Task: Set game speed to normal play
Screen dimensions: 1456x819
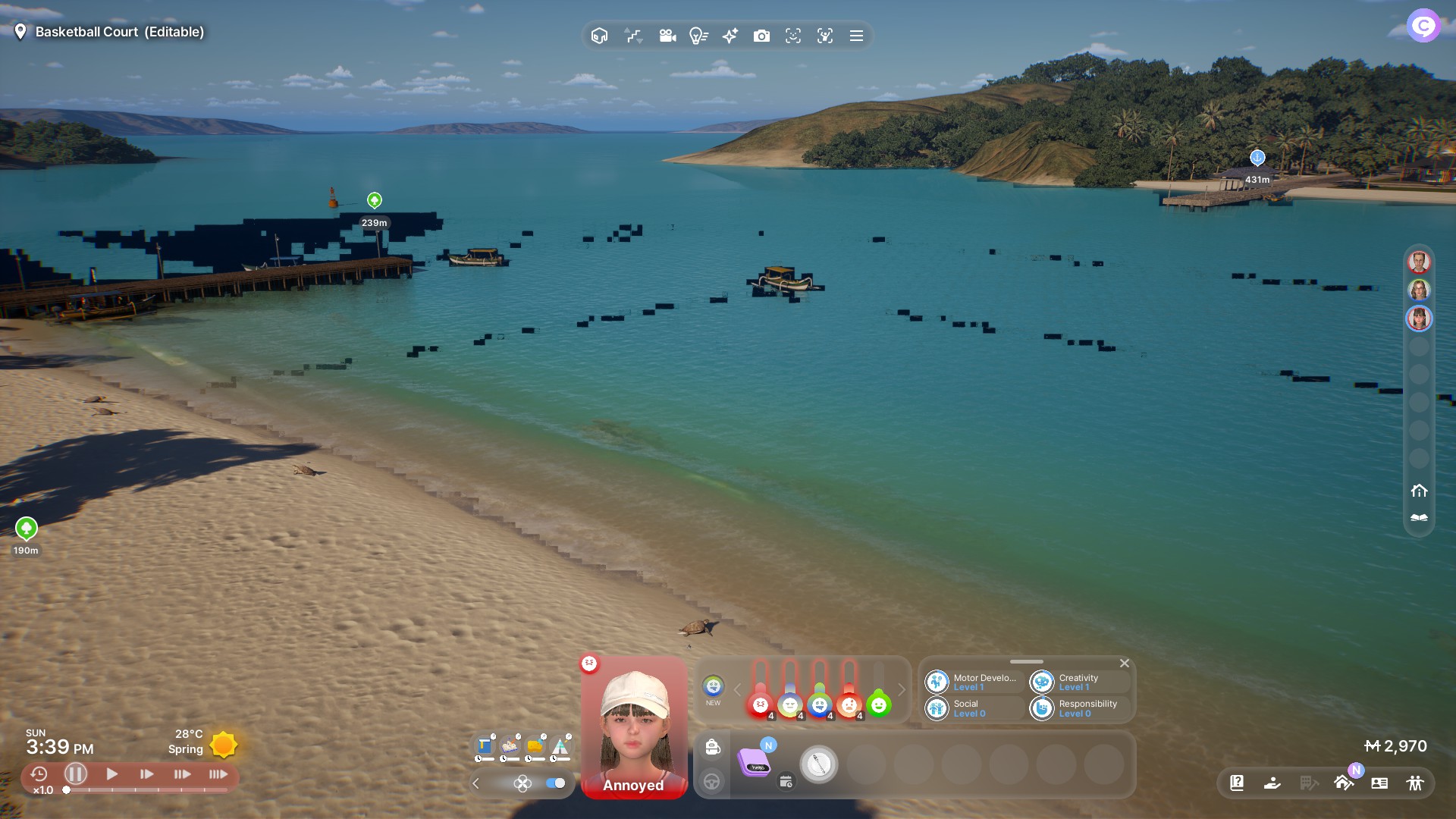Action: (x=112, y=774)
